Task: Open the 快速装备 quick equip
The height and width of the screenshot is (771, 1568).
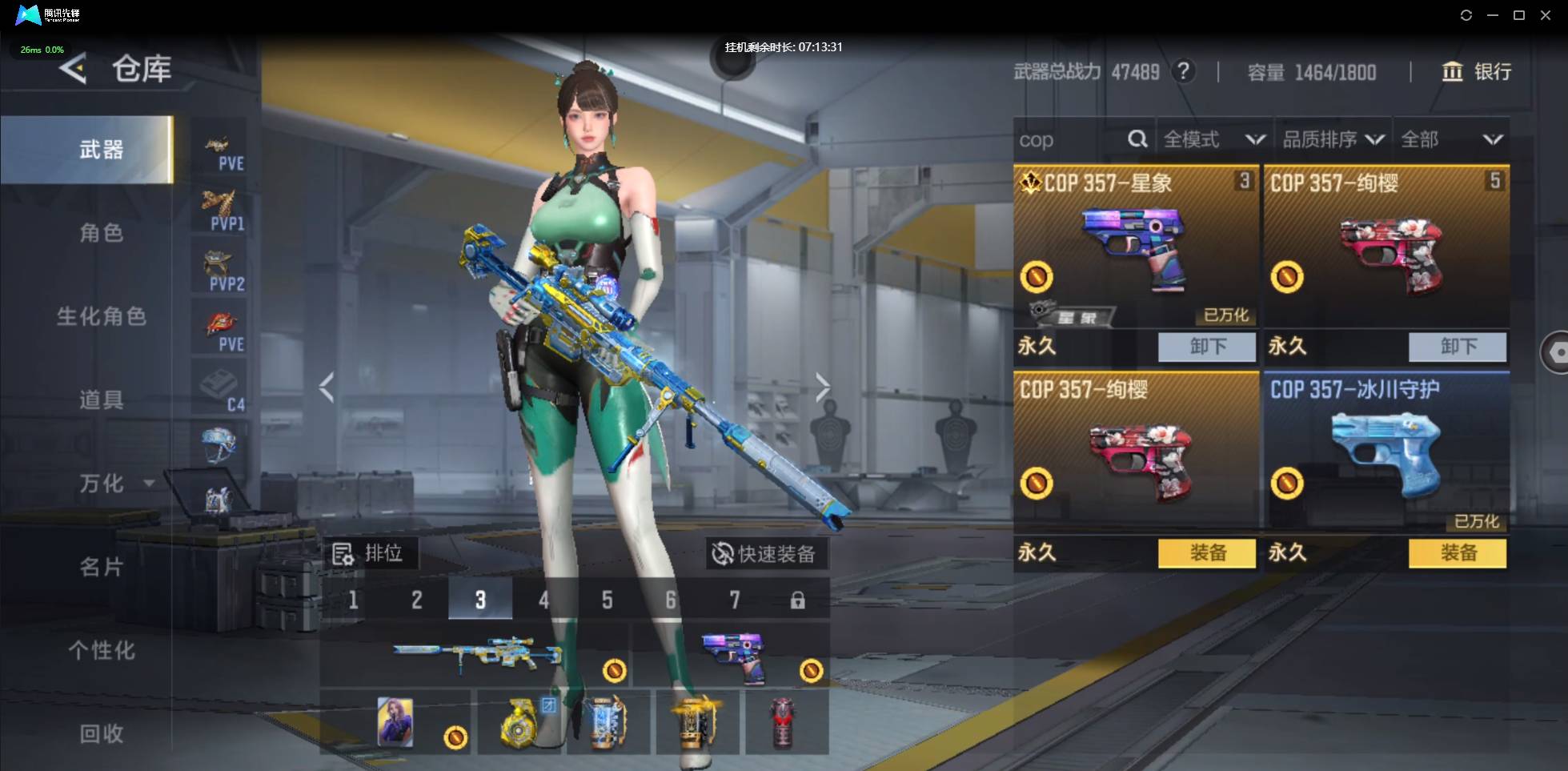Action: point(766,553)
